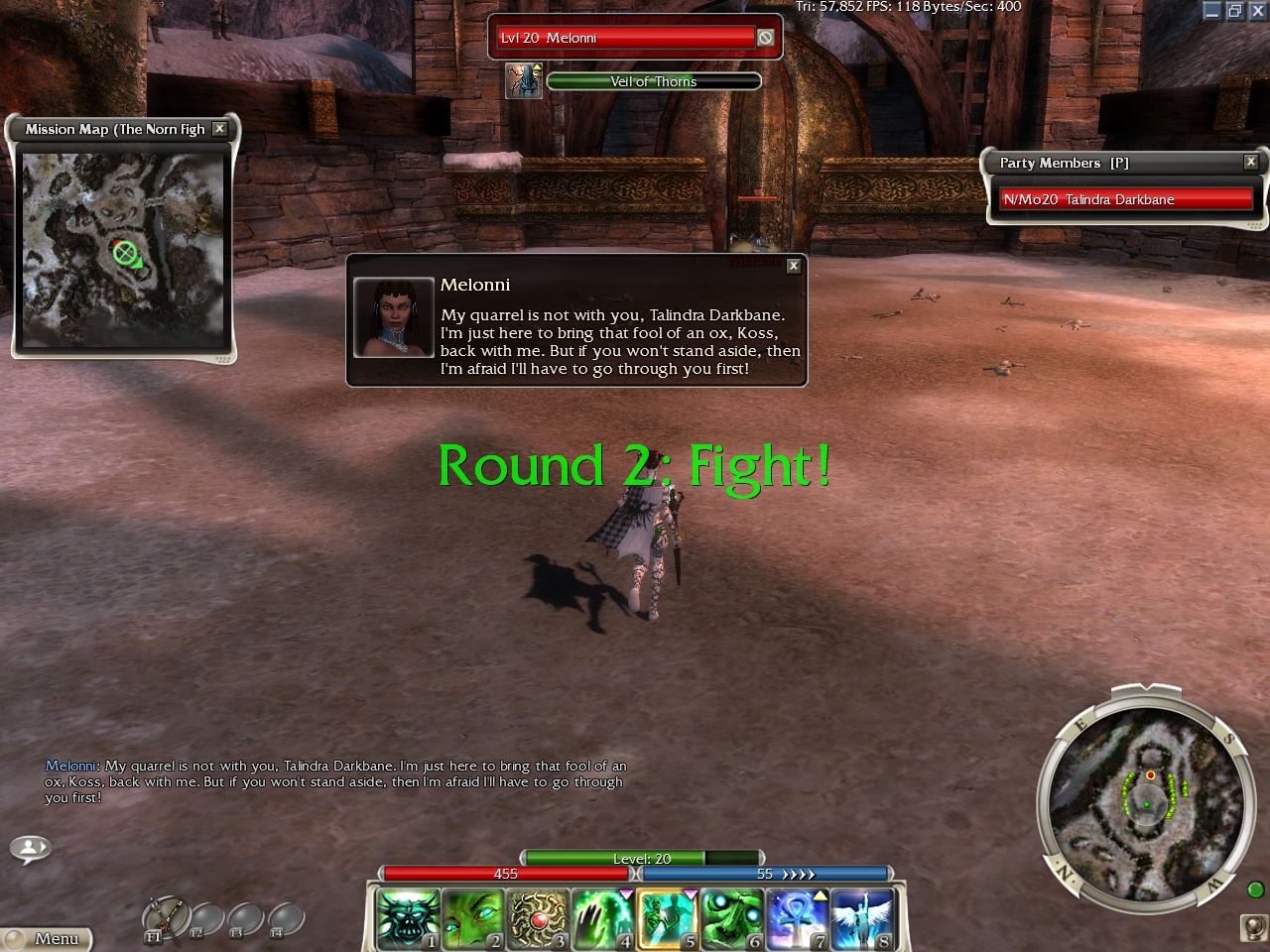Cast skill 4, the green reaching hand
This screenshot has height=952, width=1270.
point(601,917)
